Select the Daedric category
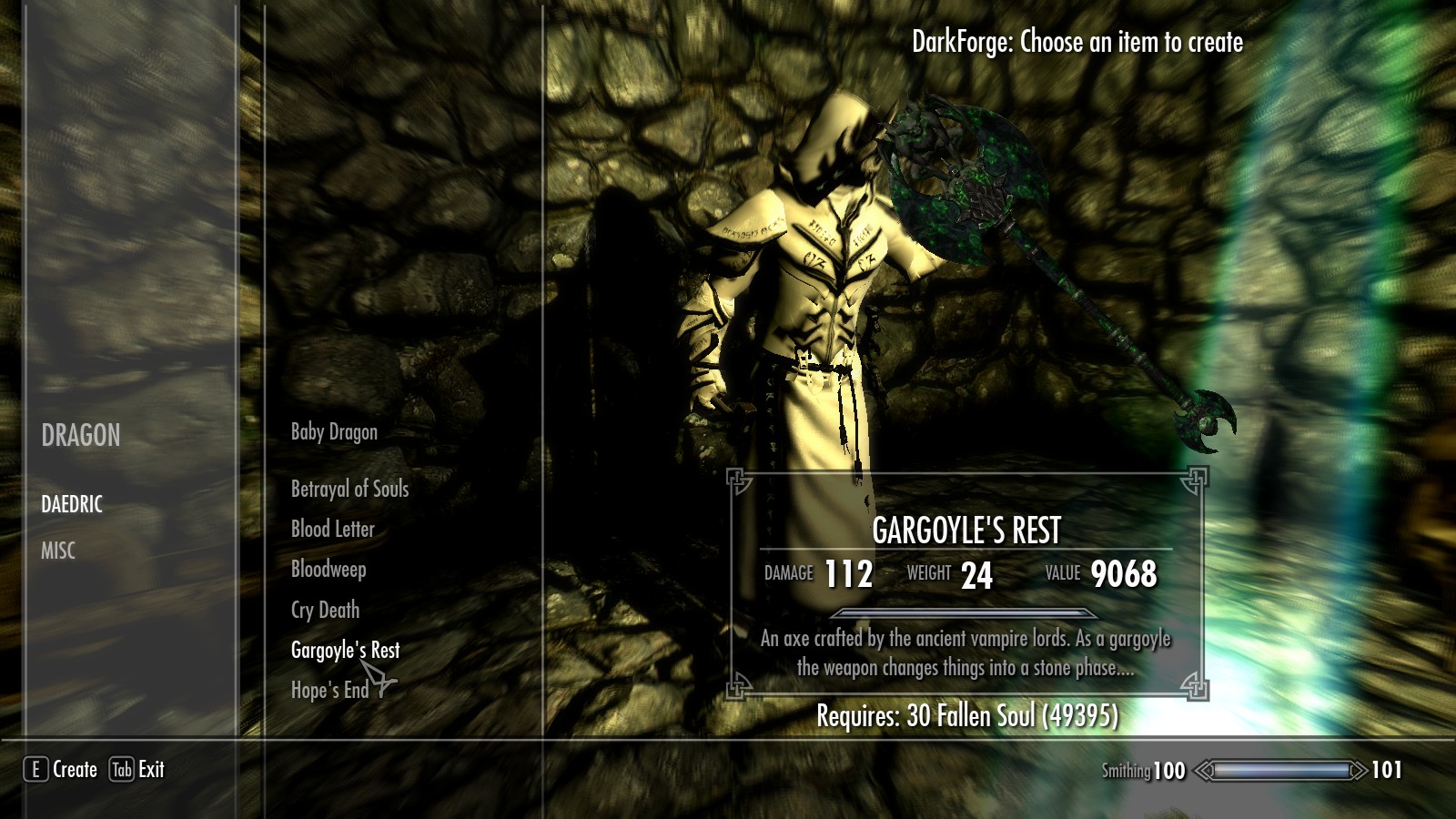 tap(72, 504)
